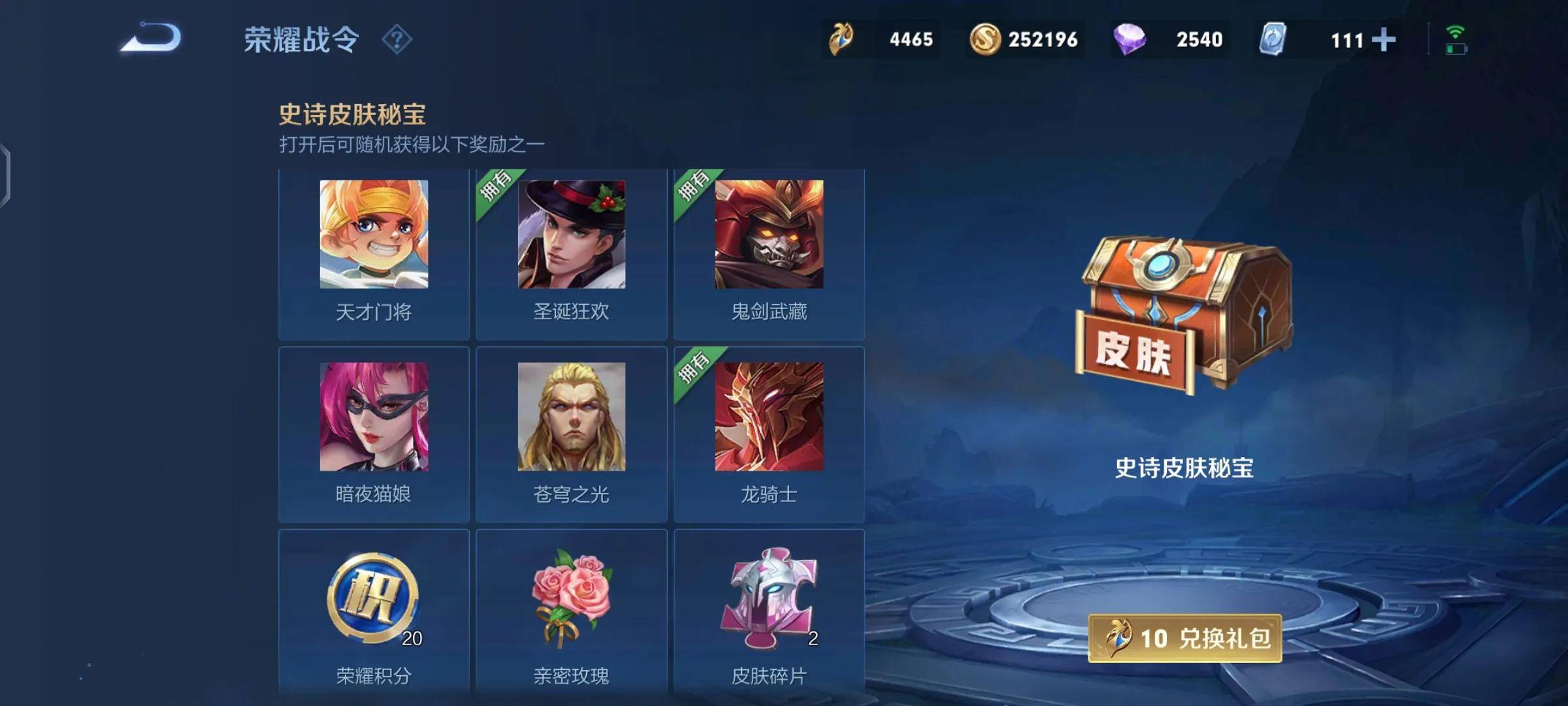Go back using the return arrow
Image resolution: width=1568 pixels, height=706 pixels.
tap(151, 38)
